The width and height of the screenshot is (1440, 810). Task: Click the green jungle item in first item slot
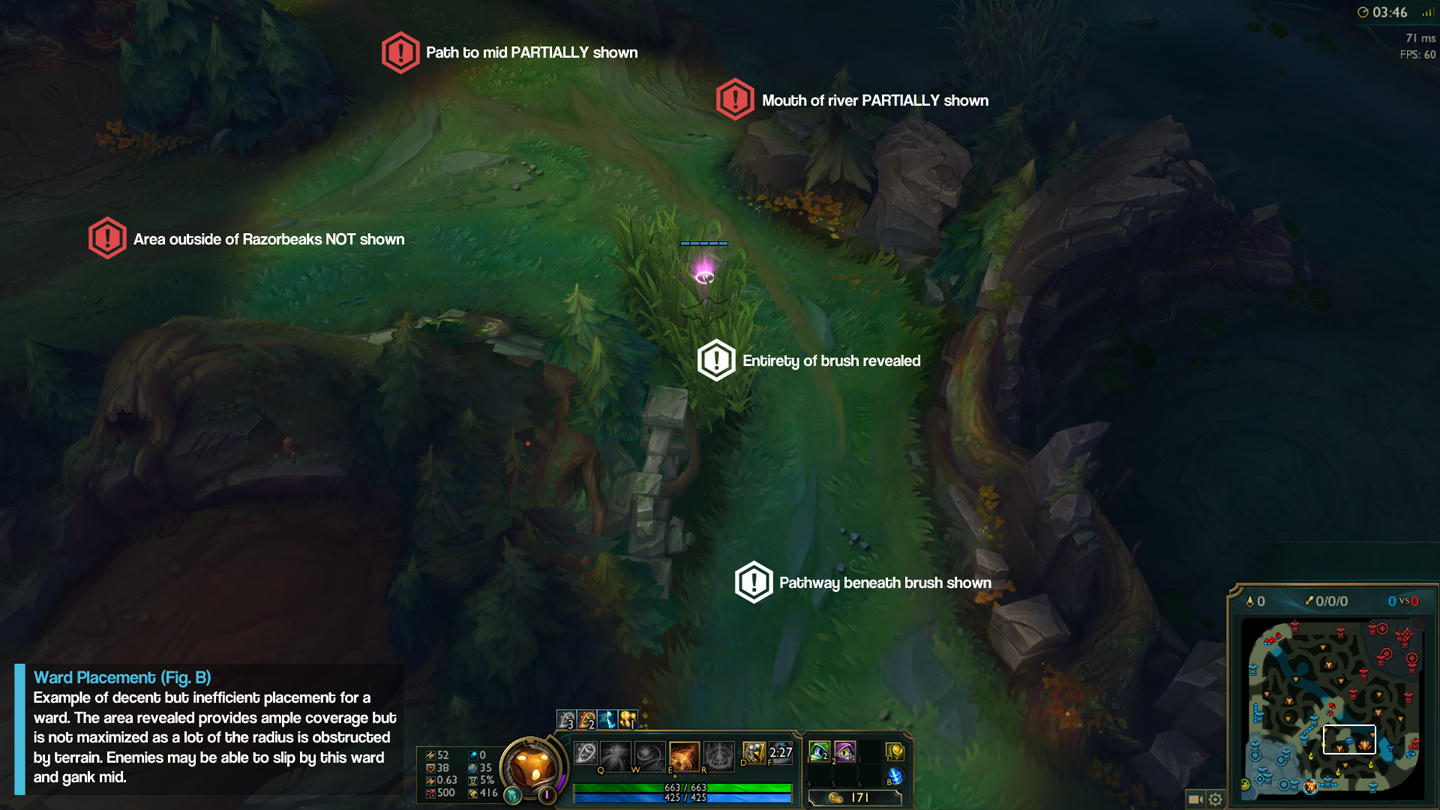[820, 751]
